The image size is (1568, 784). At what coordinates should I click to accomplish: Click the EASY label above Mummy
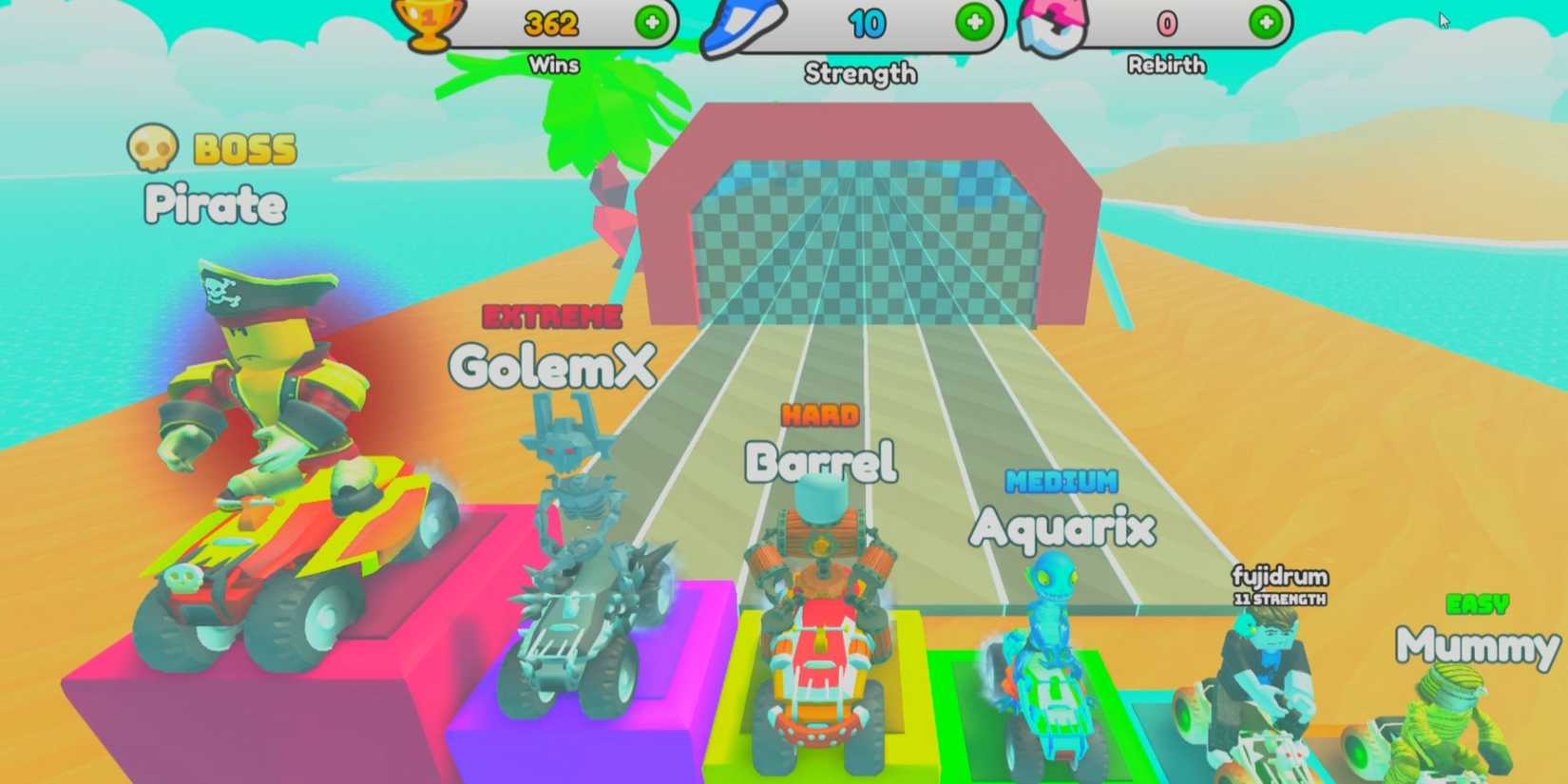tap(1480, 602)
